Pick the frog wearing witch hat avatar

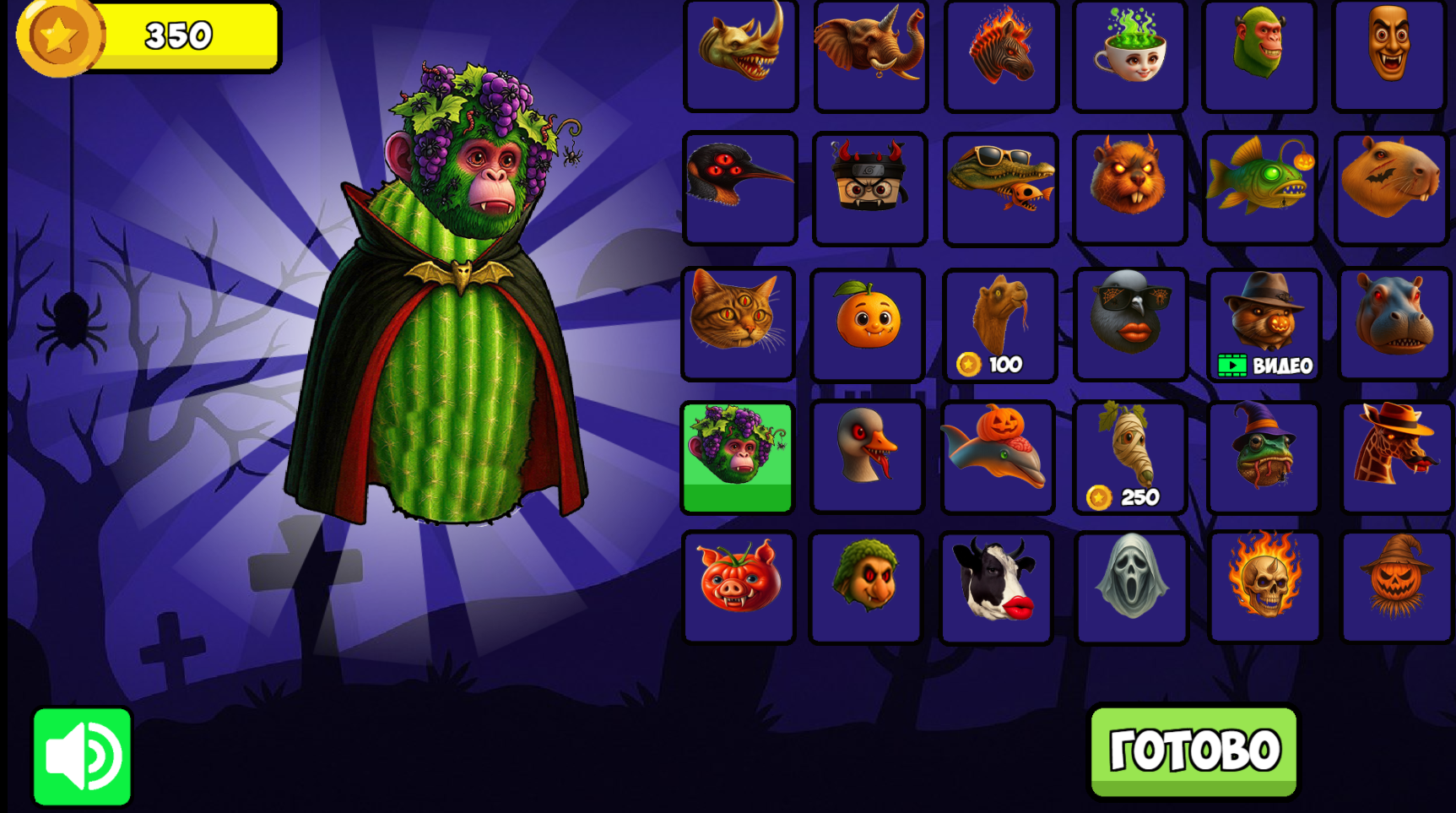click(1261, 455)
